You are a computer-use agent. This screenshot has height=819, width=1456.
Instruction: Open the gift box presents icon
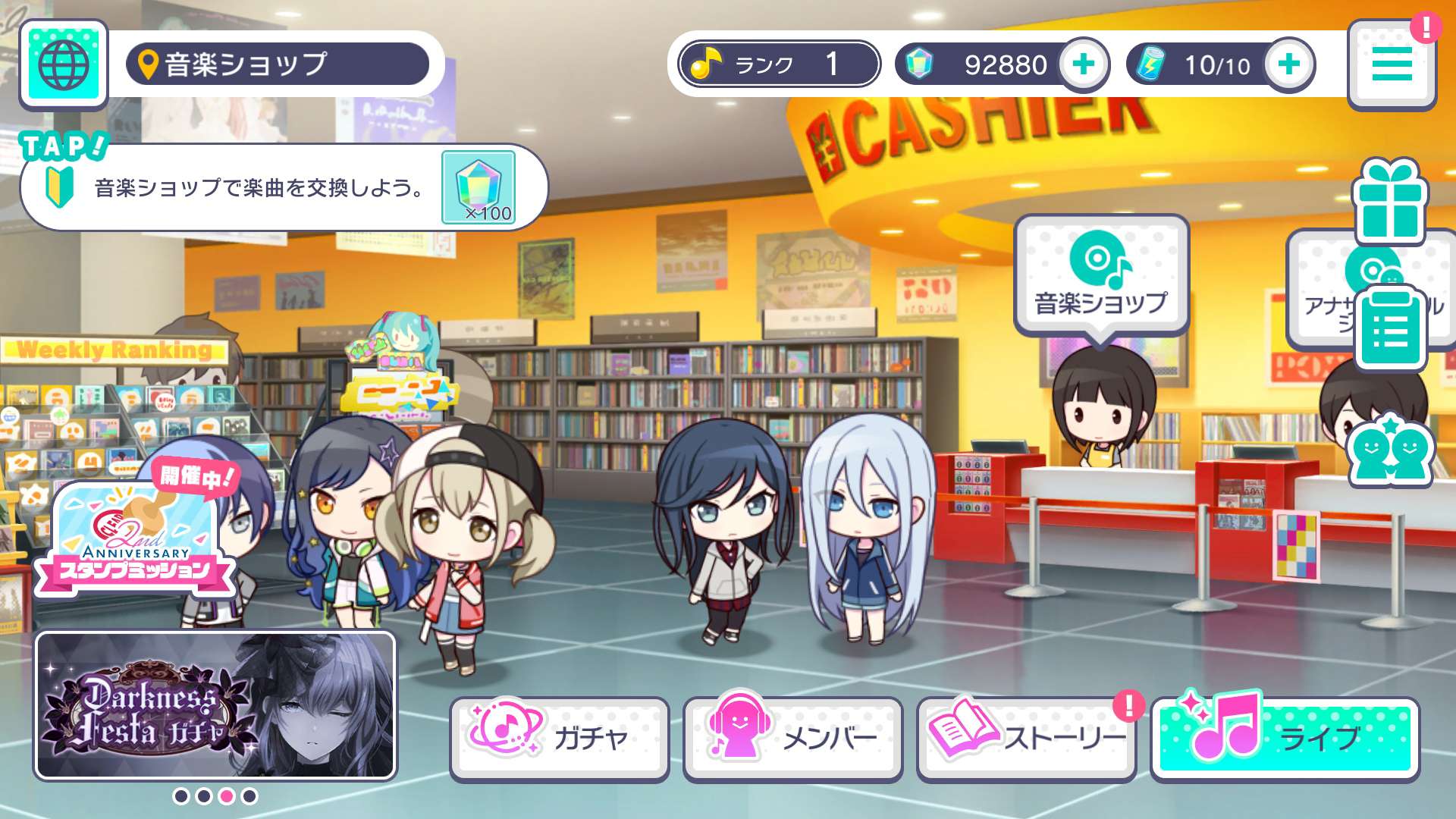1389,202
